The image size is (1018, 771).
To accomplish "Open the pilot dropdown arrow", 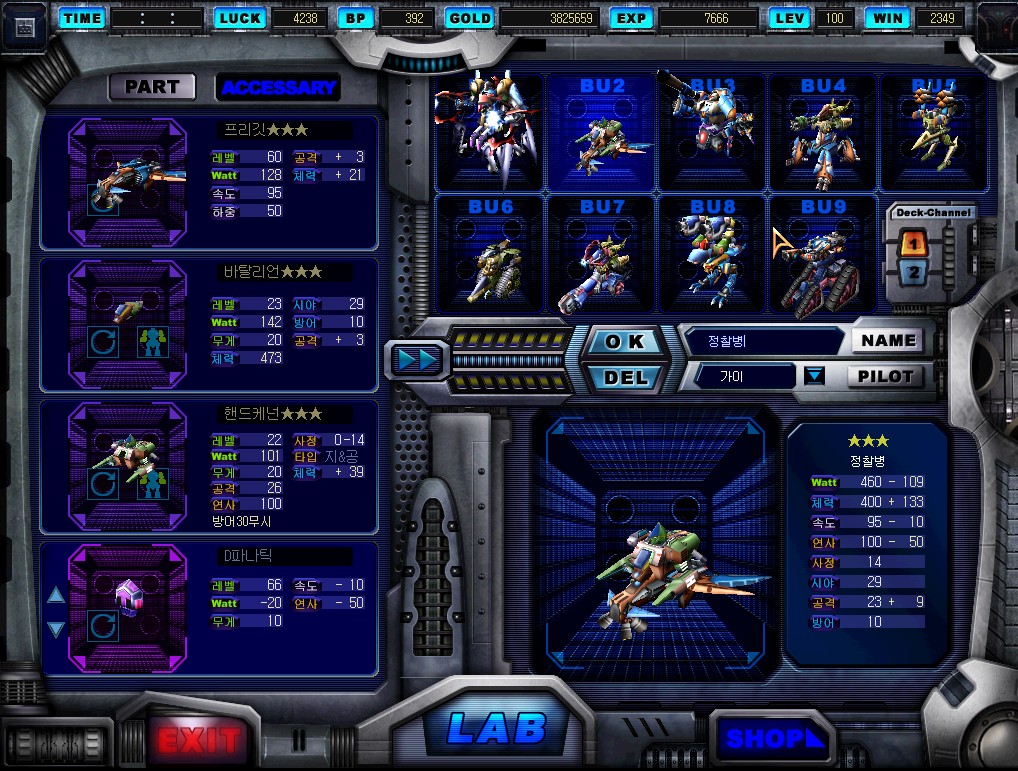I will click(815, 376).
